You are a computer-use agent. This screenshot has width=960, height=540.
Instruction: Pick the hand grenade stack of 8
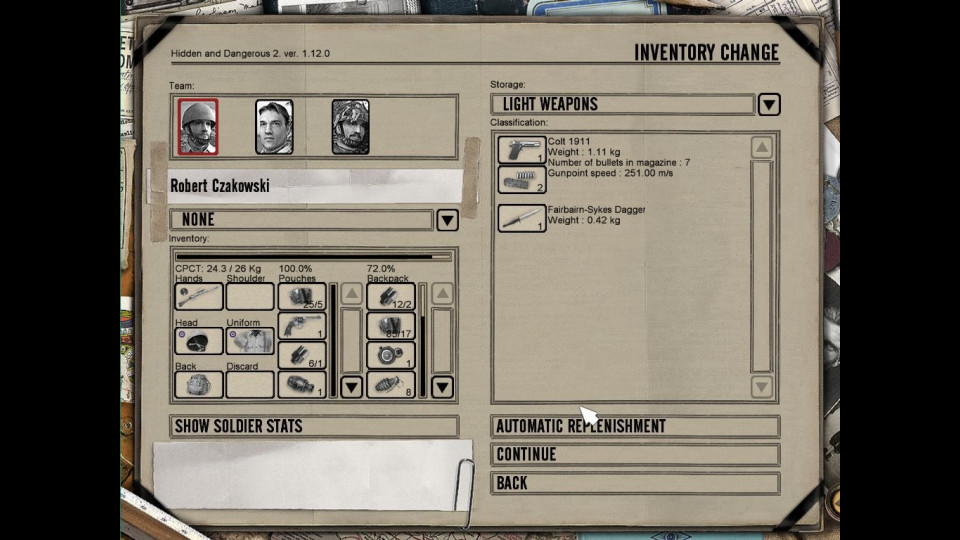390,385
